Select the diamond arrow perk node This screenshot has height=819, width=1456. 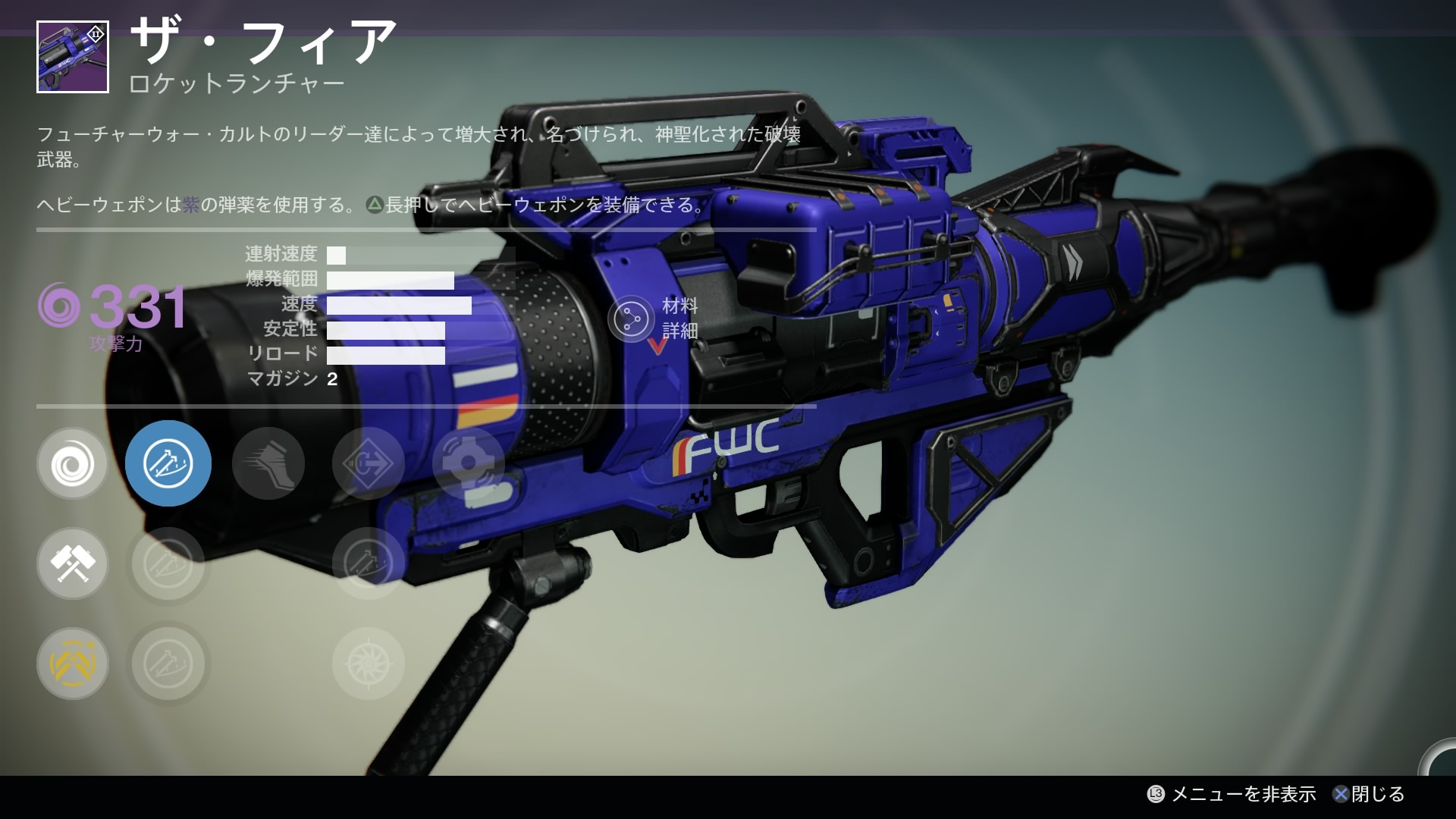[369, 463]
